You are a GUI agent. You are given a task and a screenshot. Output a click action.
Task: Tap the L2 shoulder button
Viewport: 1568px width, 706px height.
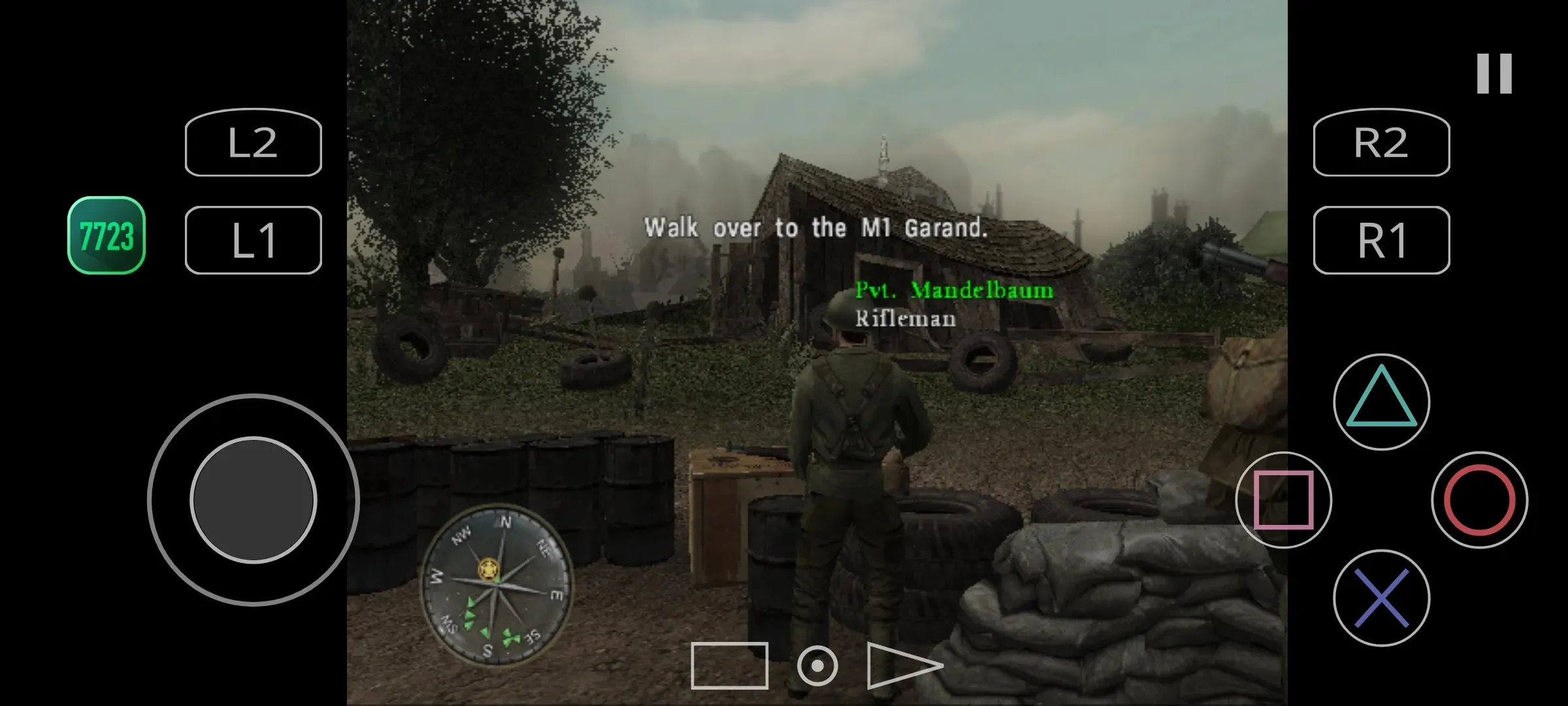(x=253, y=143)
